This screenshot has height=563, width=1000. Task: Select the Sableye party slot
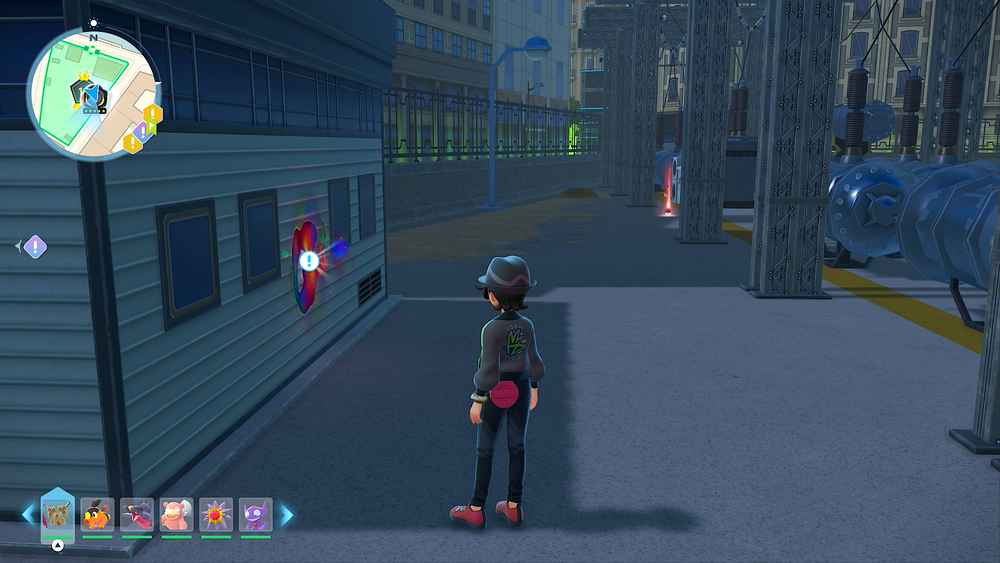(x=255, y=514)
